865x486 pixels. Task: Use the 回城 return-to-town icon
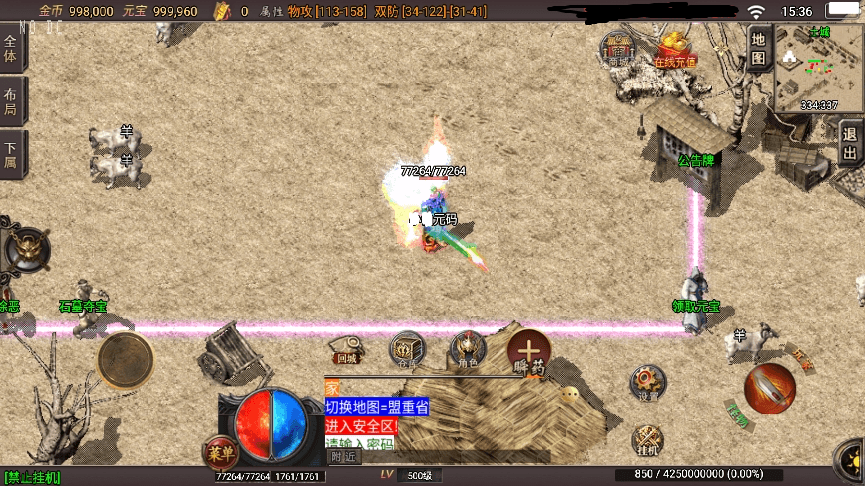pos(347,348)
